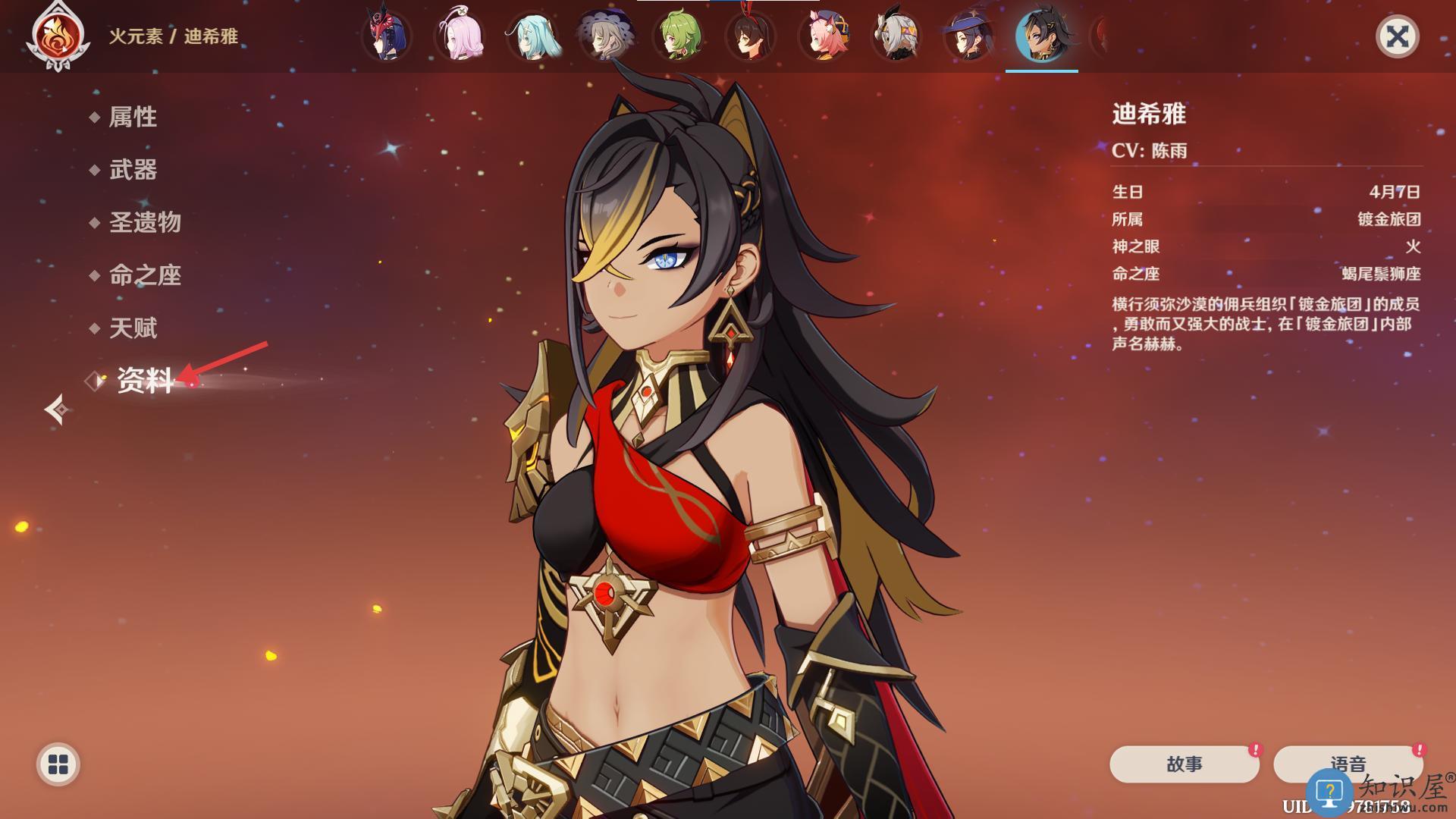Viewport: 1456px width, 819px height.
Task: Show the 天赋 (Talents) menu entry
Action: (133, 328)
